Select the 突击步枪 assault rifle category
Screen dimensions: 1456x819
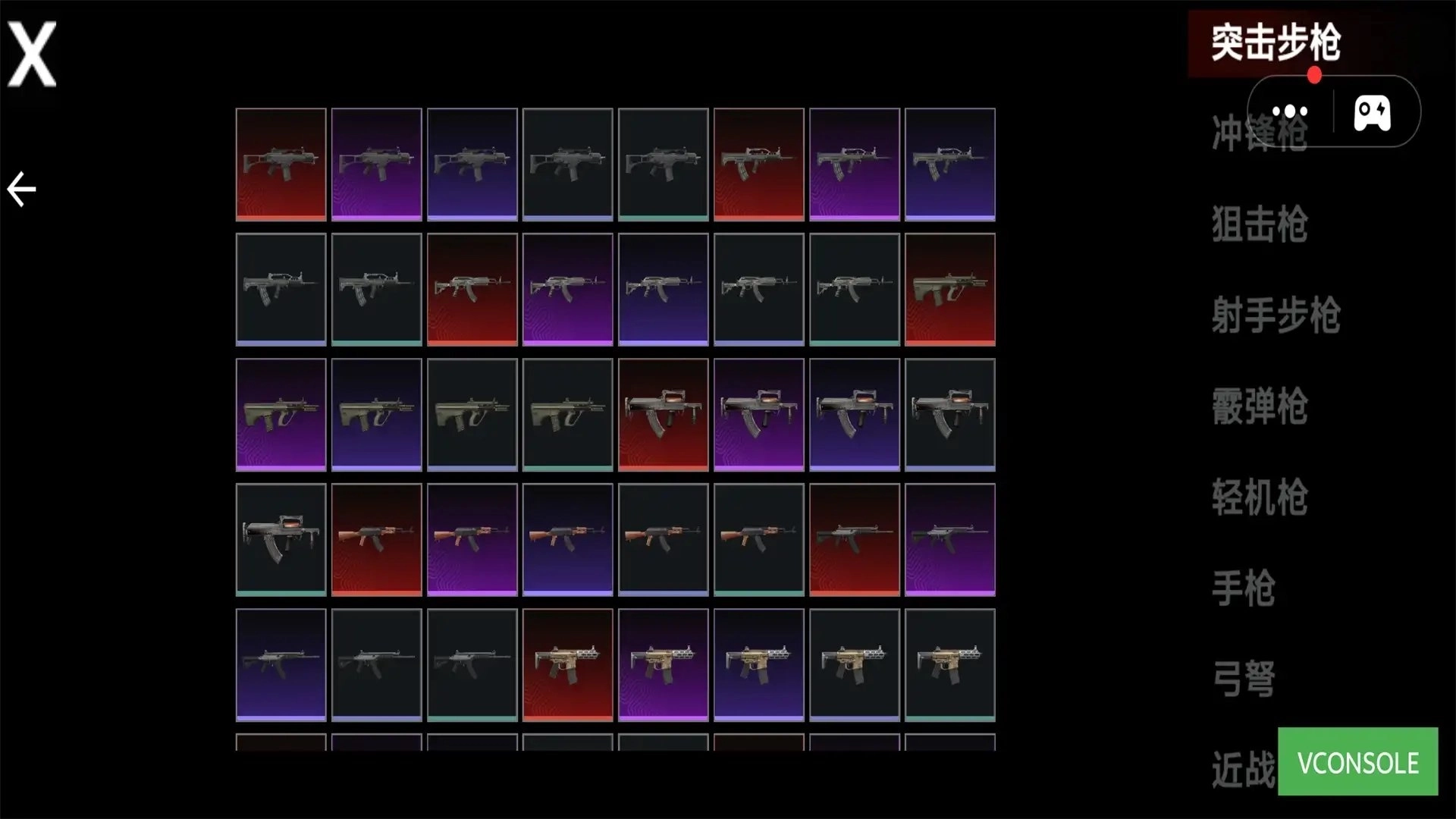point(1276,43)
